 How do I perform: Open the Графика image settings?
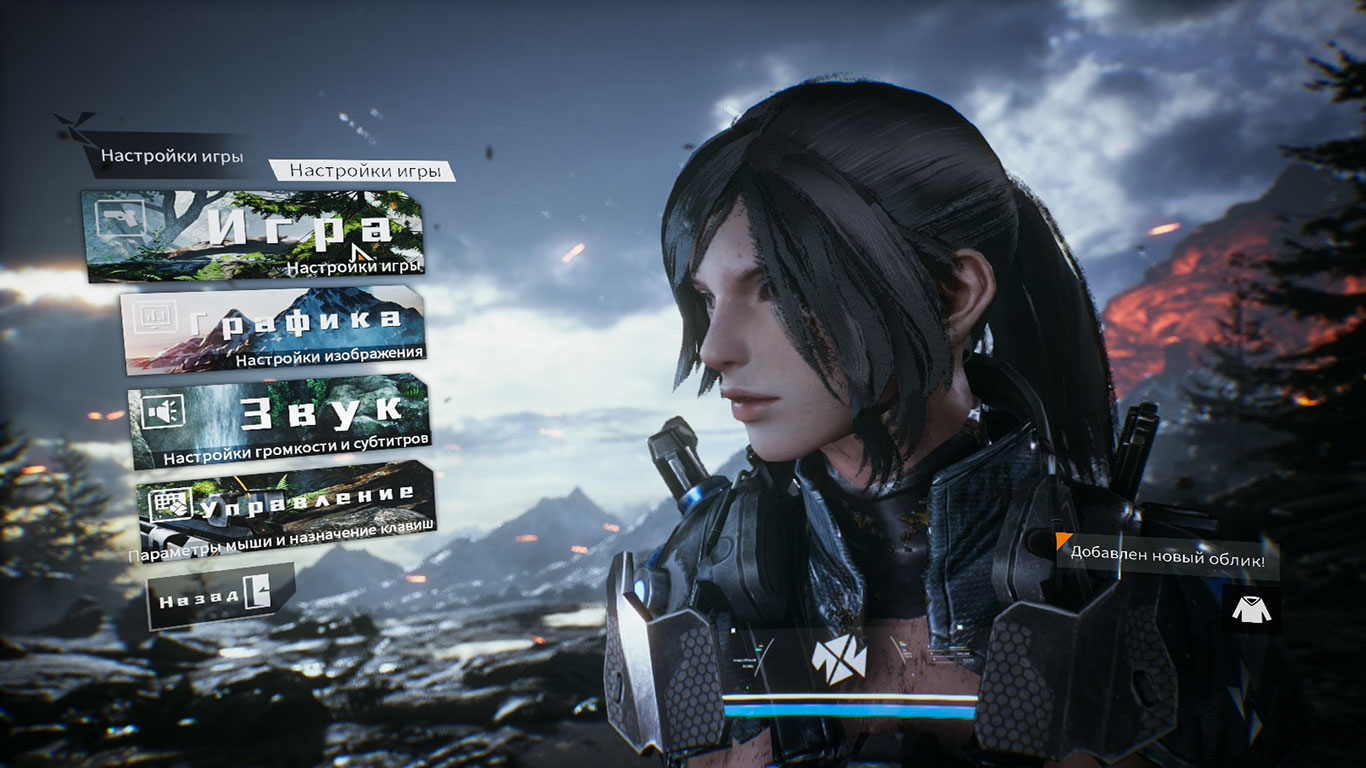point(275,327)
